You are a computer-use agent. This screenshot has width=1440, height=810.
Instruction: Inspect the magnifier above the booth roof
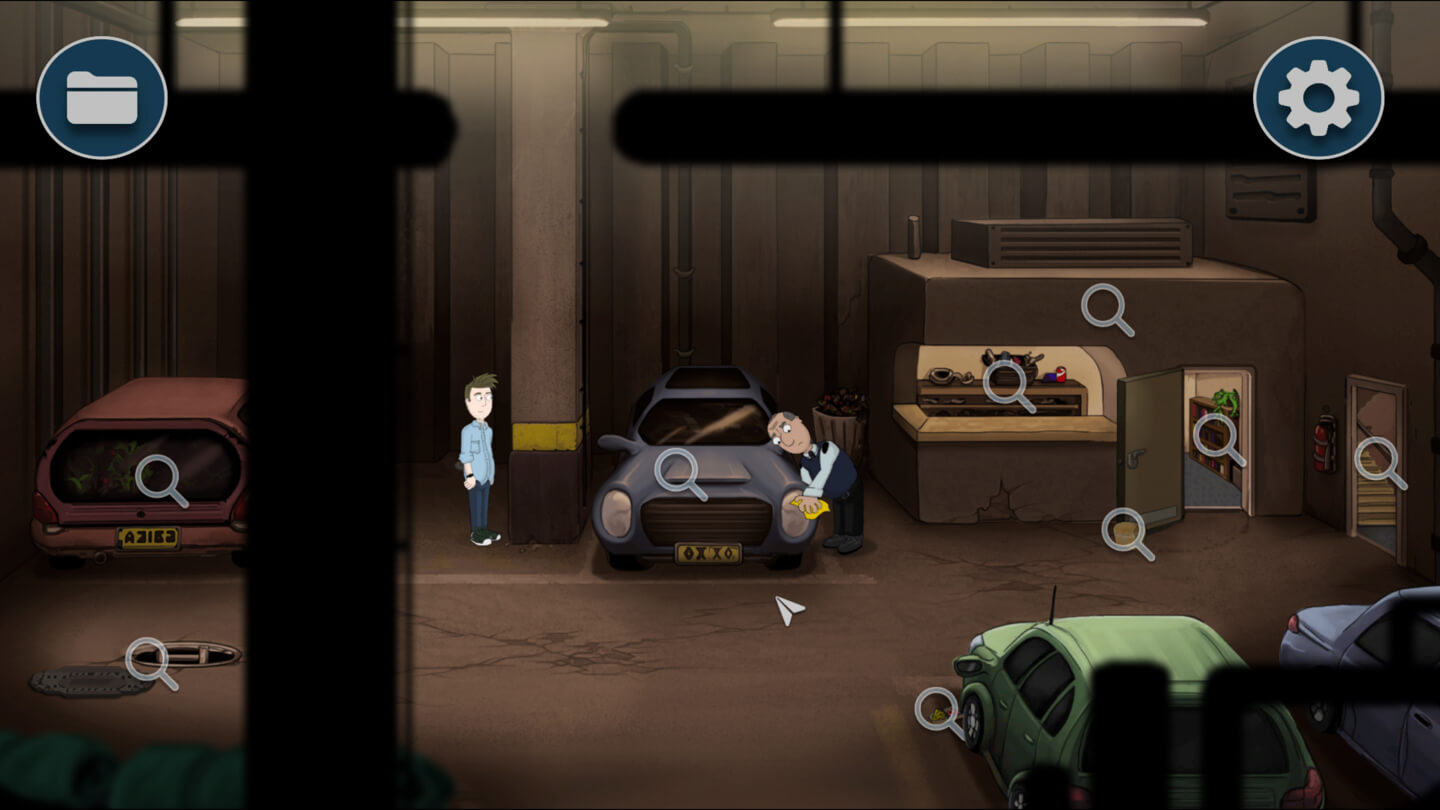click(1103, 305)
